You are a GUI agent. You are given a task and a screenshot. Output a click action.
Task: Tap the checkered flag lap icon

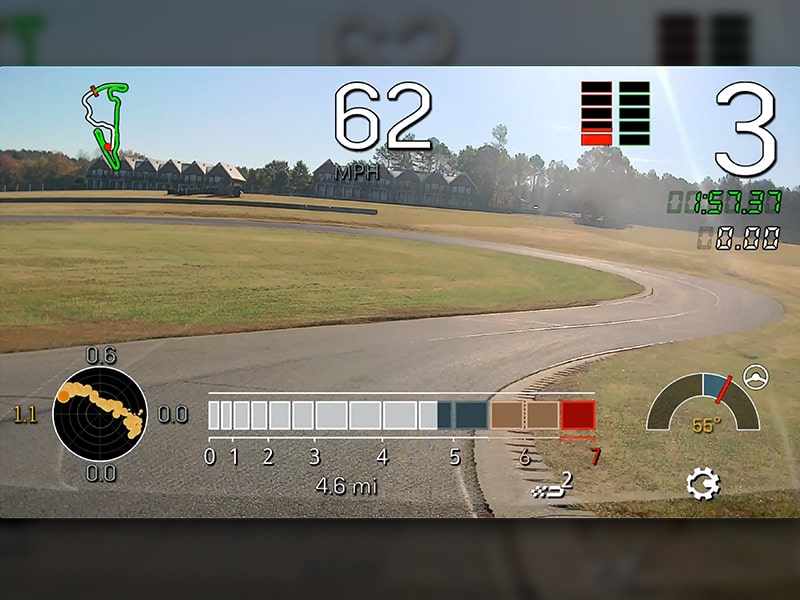(x=553, y=487)
